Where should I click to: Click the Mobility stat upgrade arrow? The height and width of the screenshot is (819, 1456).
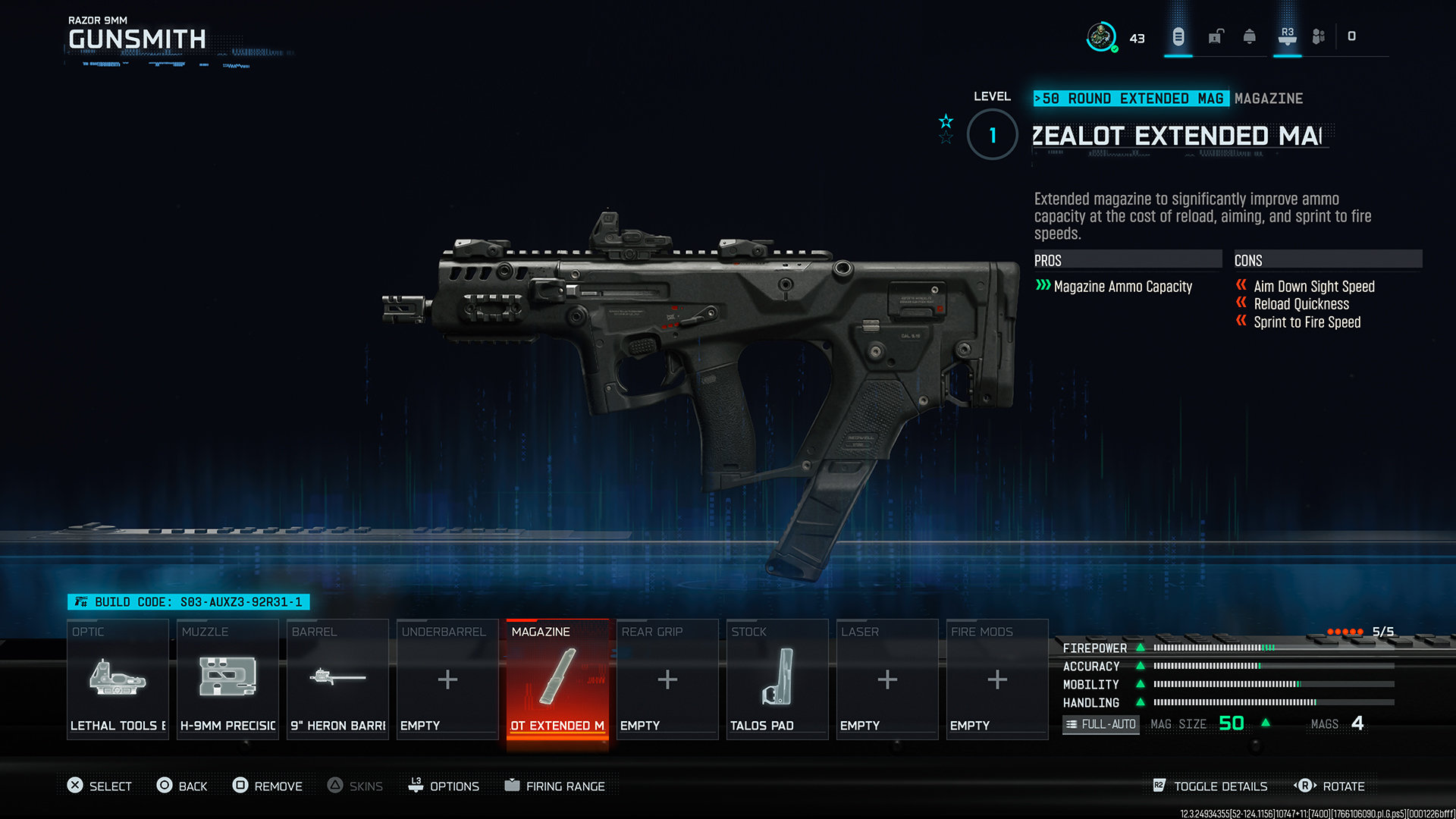1142,684
